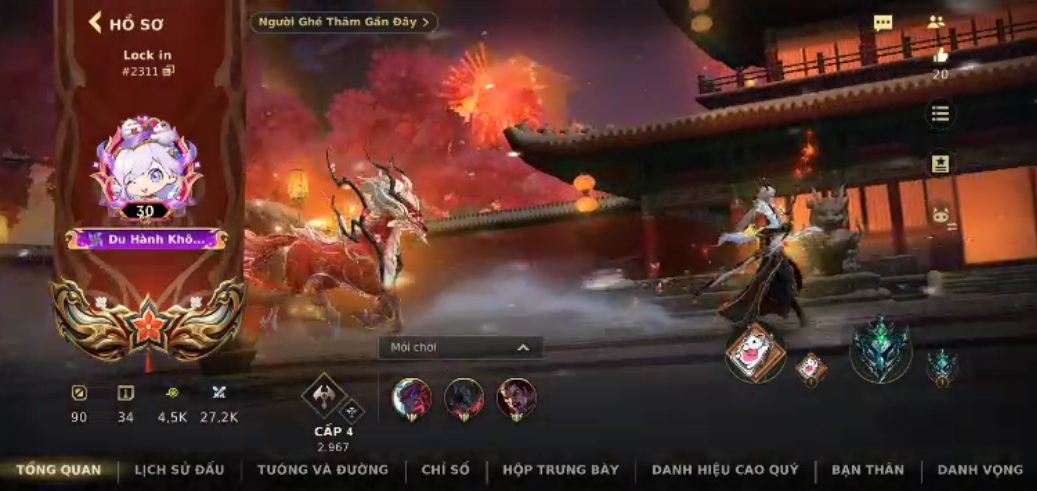
Task: View the Bạn Thân tab
Action: pyautogui.click(x=867, y=470)
